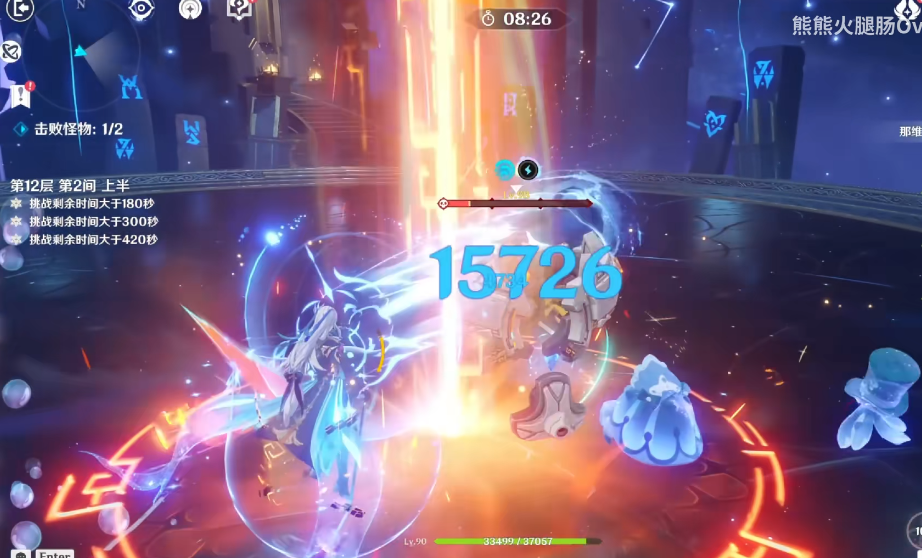922x558 pixels.
Task: Open the chat bubble icon near Enter
Action: [x=21, y=554]
